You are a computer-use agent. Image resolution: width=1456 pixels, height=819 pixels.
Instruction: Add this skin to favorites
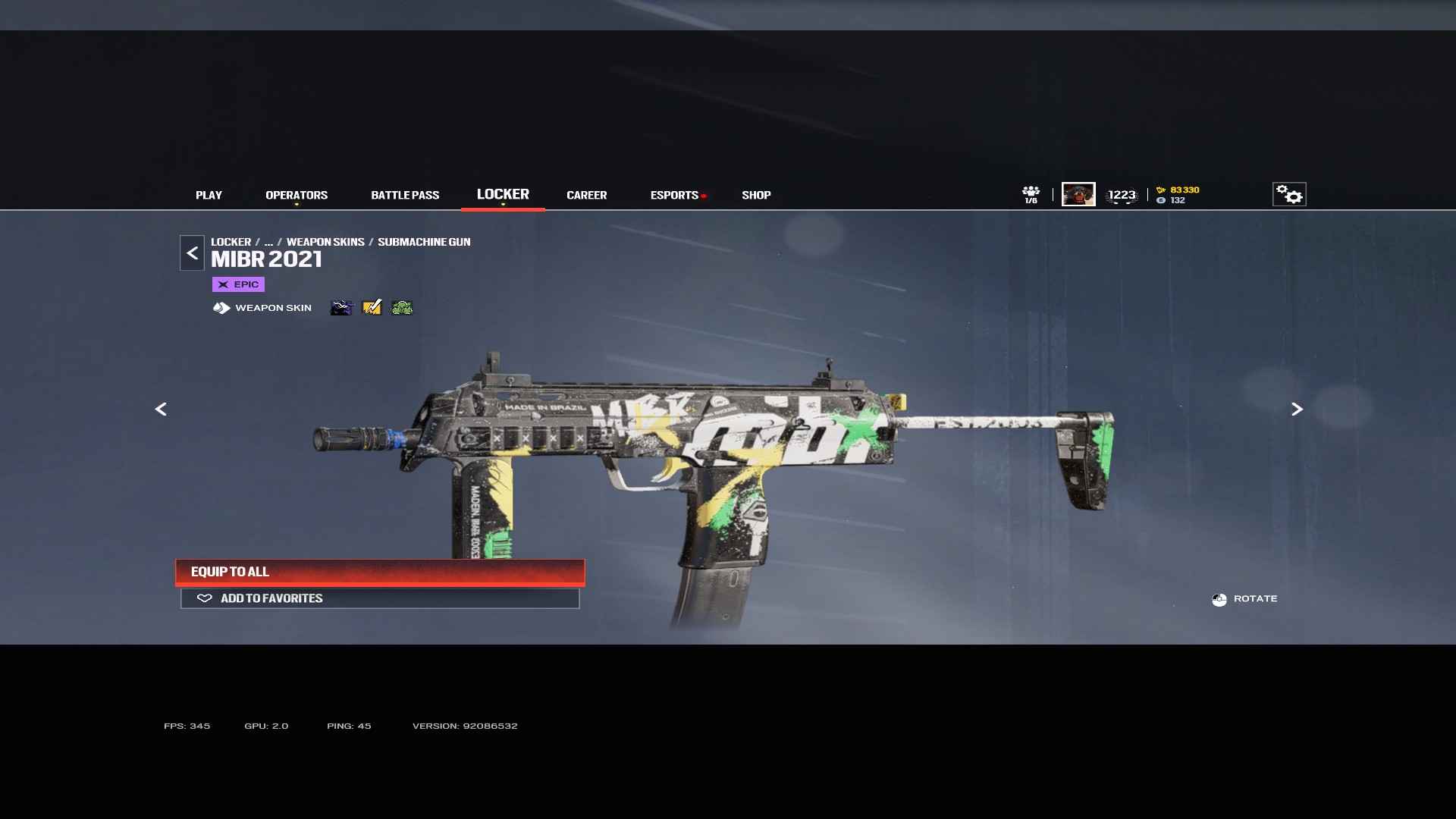[380, 598]
